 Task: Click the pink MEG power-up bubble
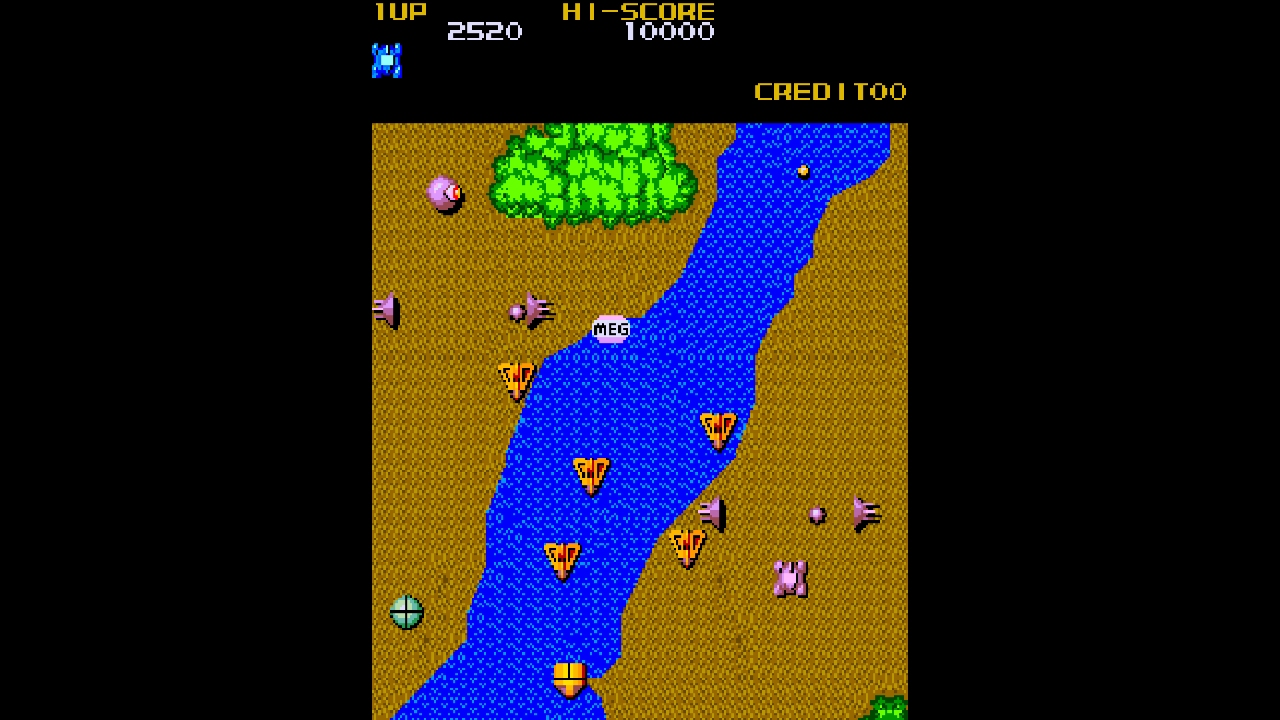tap(609, 328)
